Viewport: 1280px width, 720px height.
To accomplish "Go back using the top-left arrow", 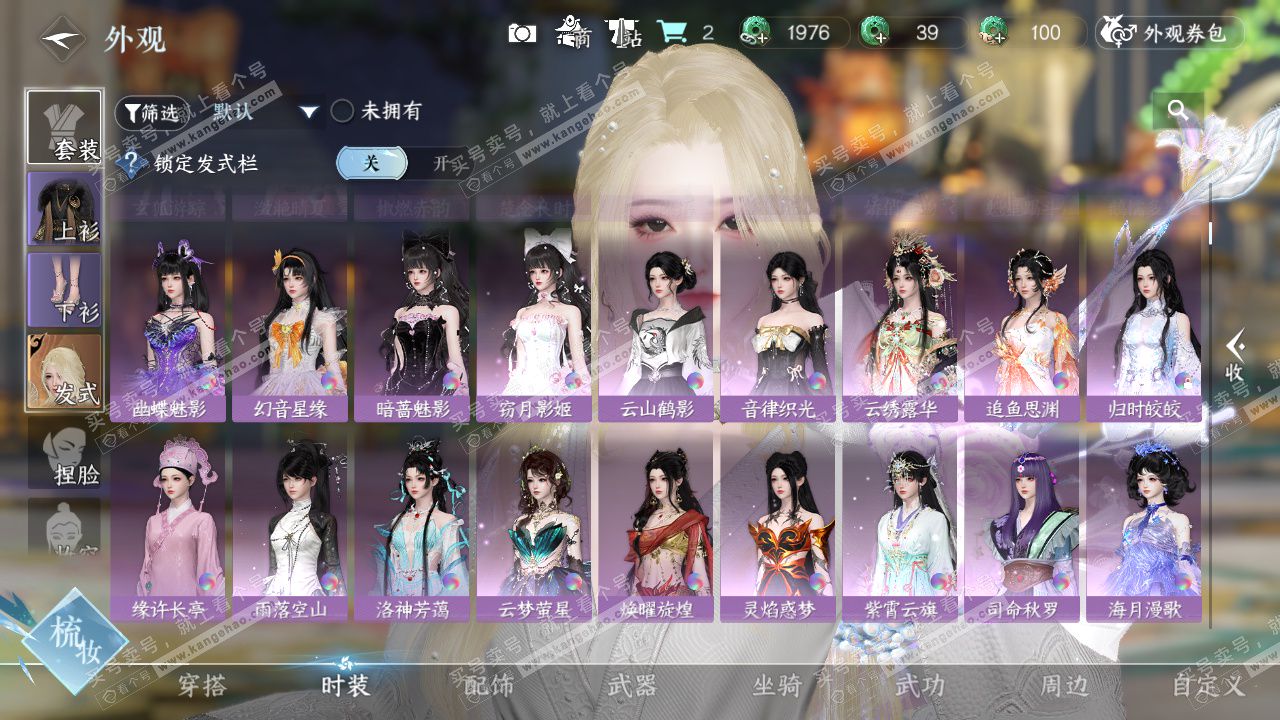I will click(62, 39).
